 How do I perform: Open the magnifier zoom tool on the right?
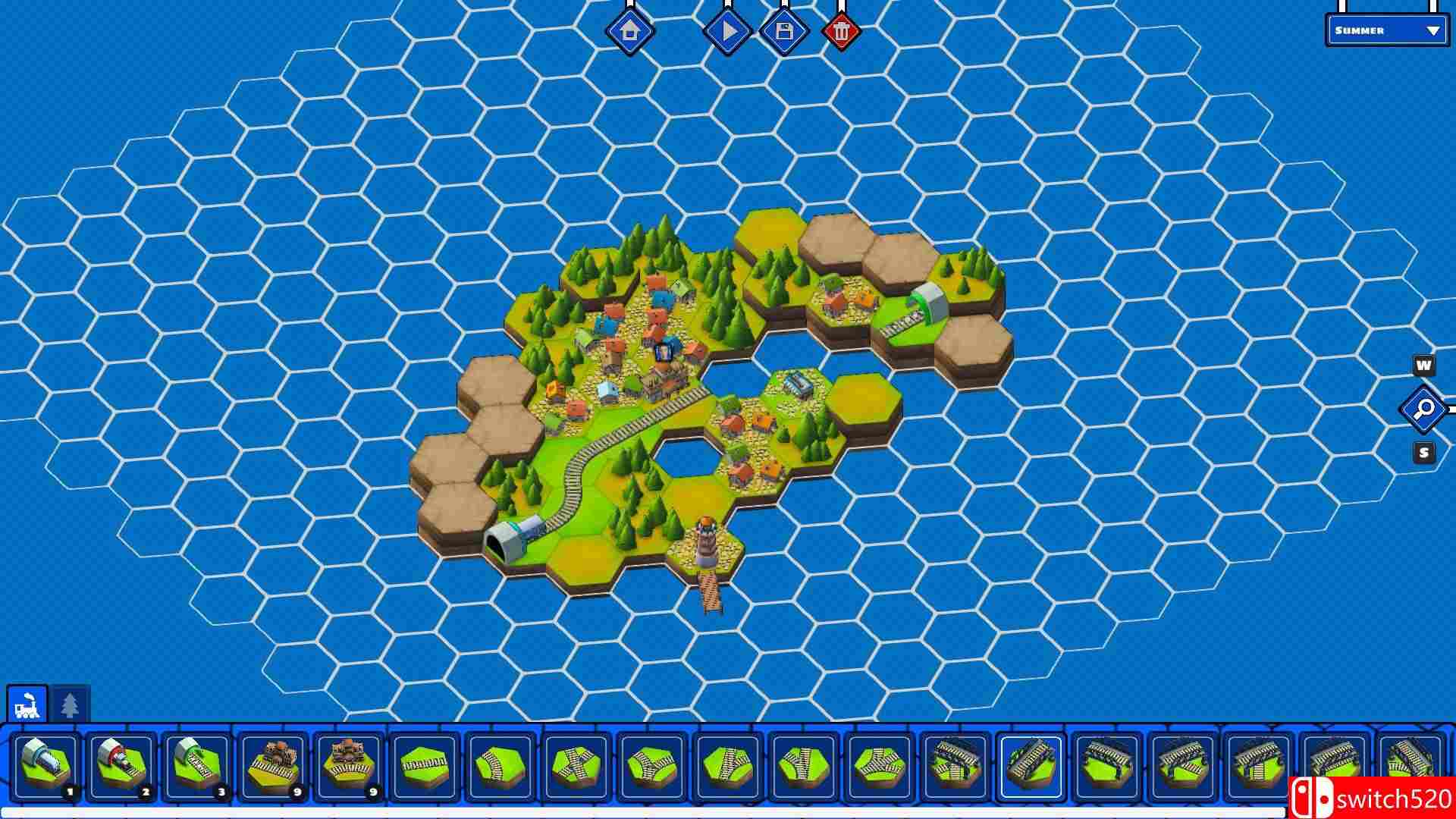tap(1423, 409)
